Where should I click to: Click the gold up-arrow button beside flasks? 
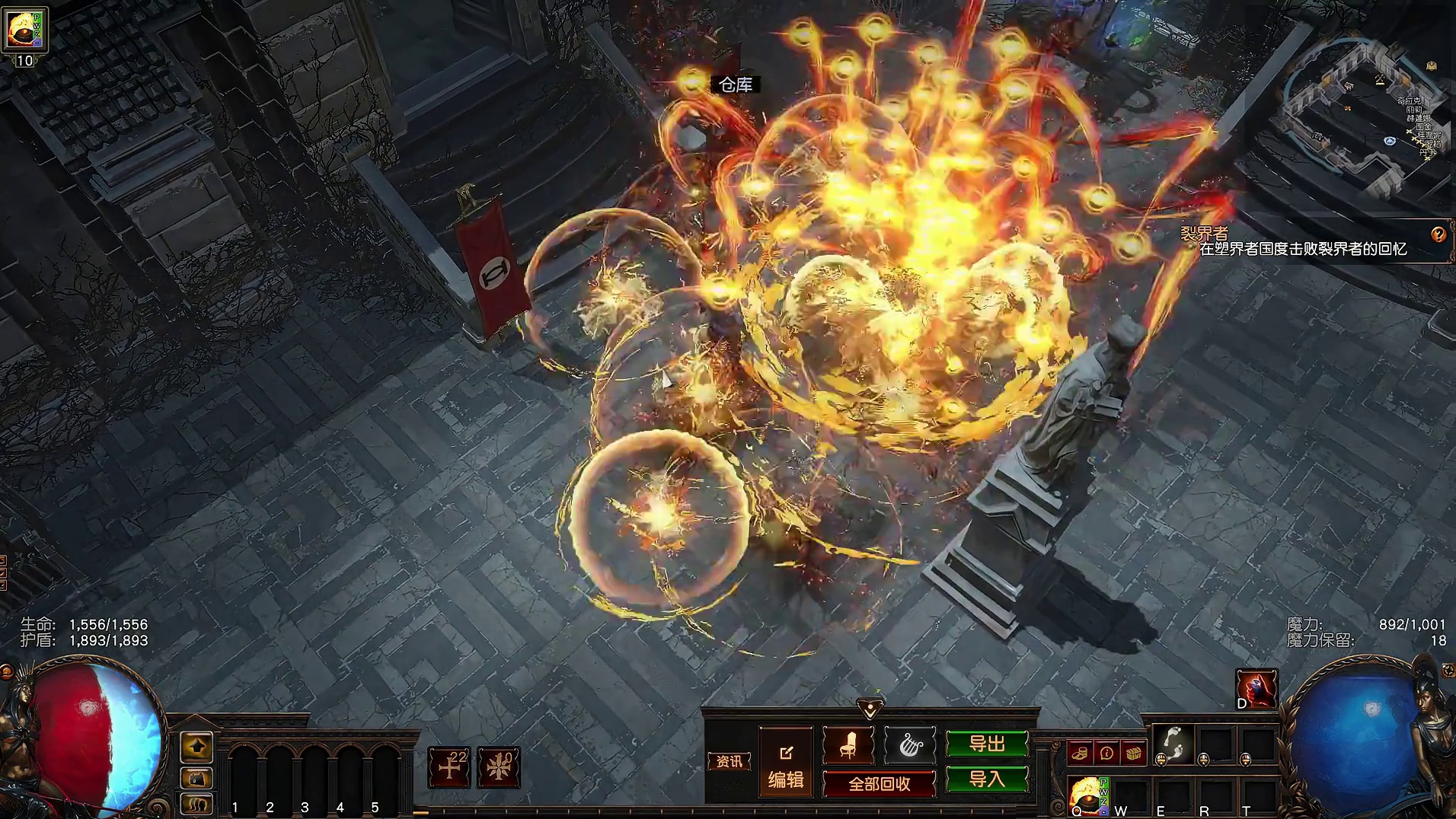(x=196, y=747)
